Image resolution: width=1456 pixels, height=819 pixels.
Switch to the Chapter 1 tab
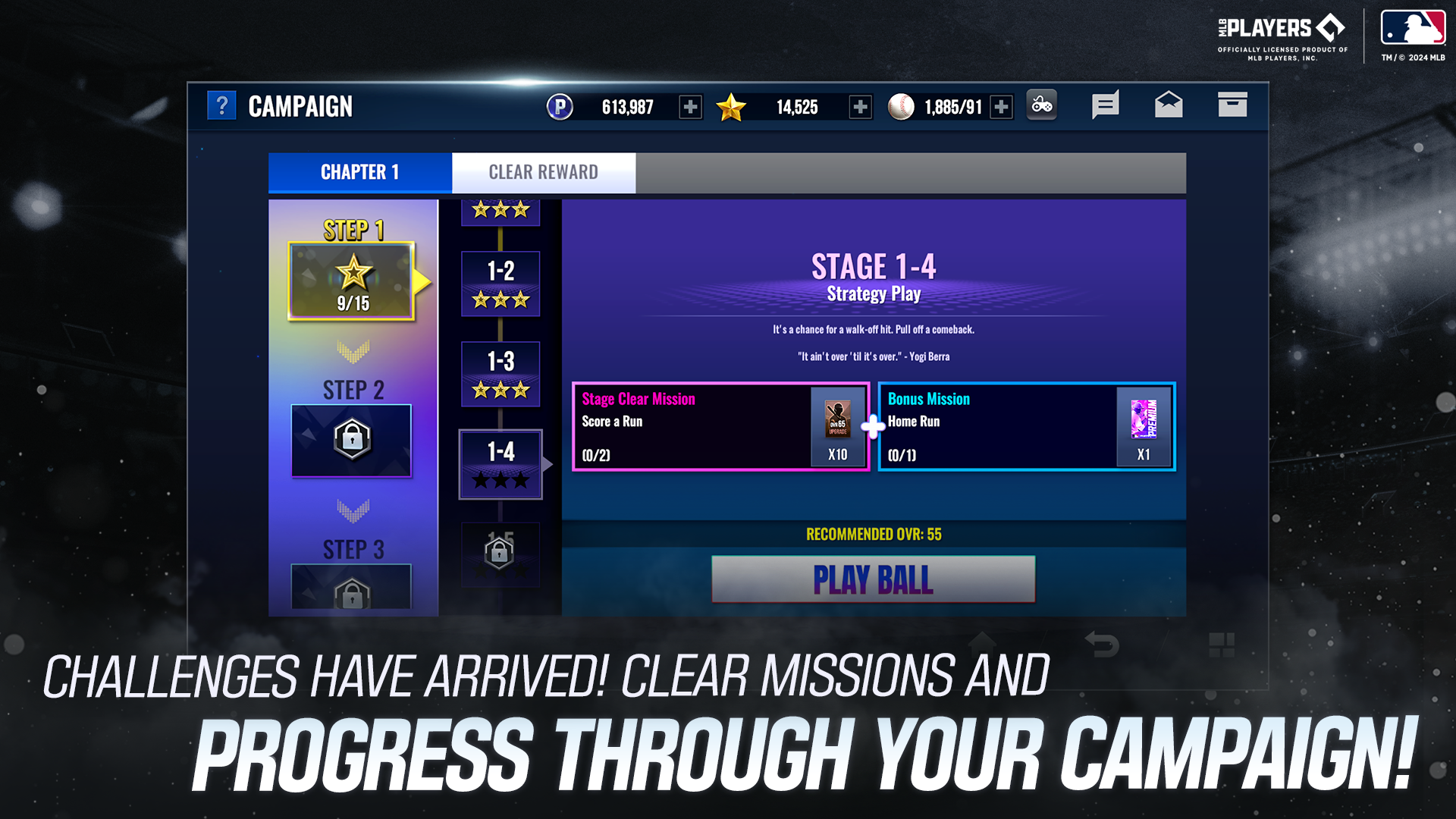coord(358,172)
